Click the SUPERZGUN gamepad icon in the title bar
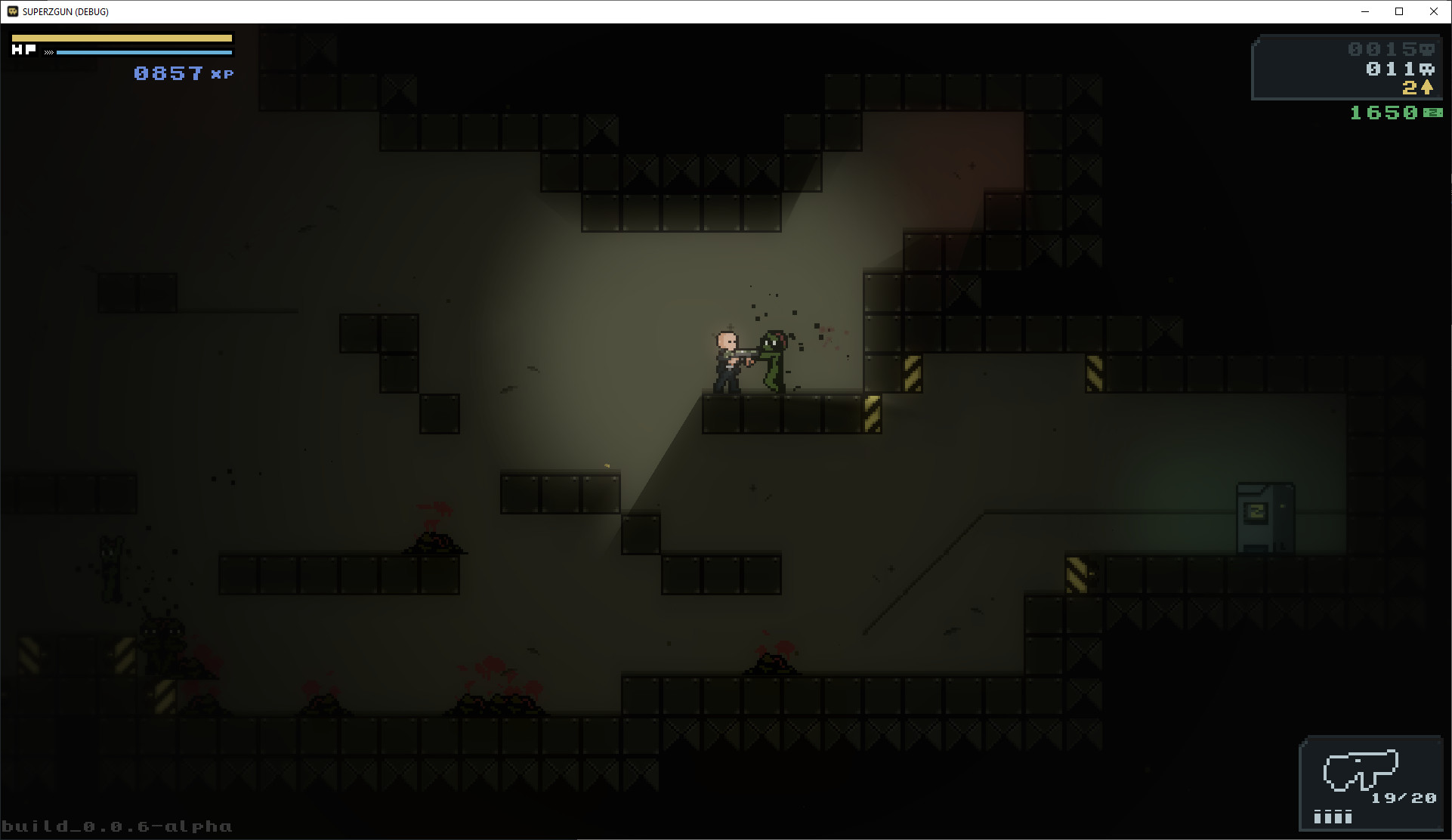1452x840 pixels. tap(12, 11)
